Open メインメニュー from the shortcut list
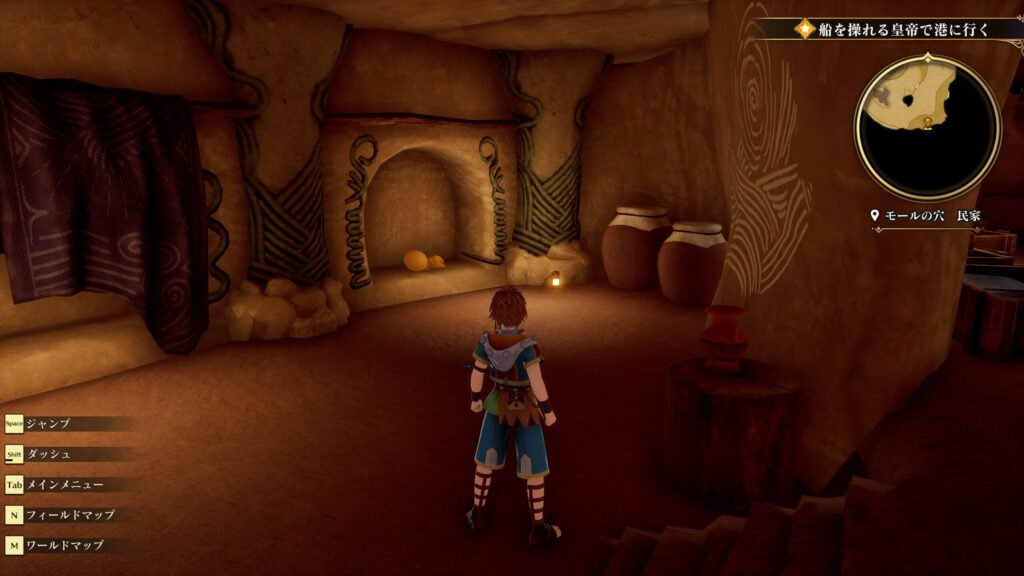This screenshot has height=576, width=1024. point(65,485)
